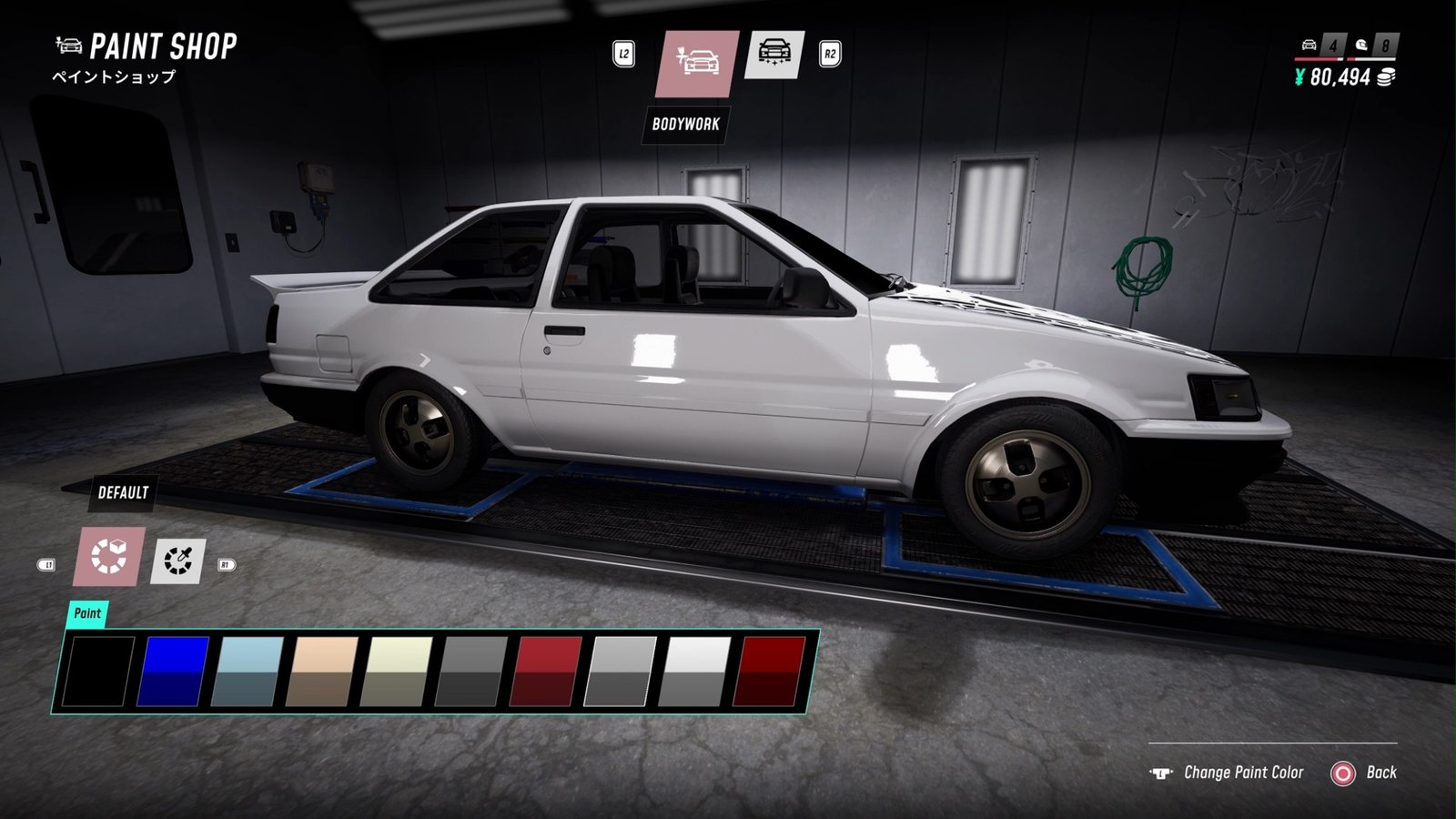The width and height of the screenshot is (1456, 819).
Task: Apply the dark maroon paint swatch
Action: [x=771, y=672]
